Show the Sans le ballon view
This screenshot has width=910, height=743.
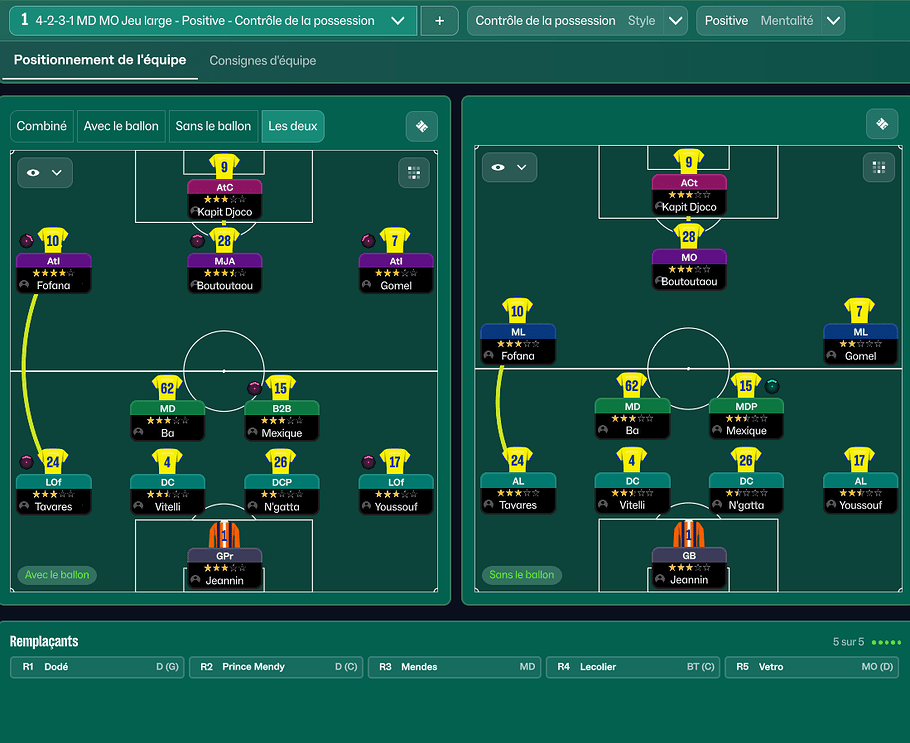click(213, 126)
